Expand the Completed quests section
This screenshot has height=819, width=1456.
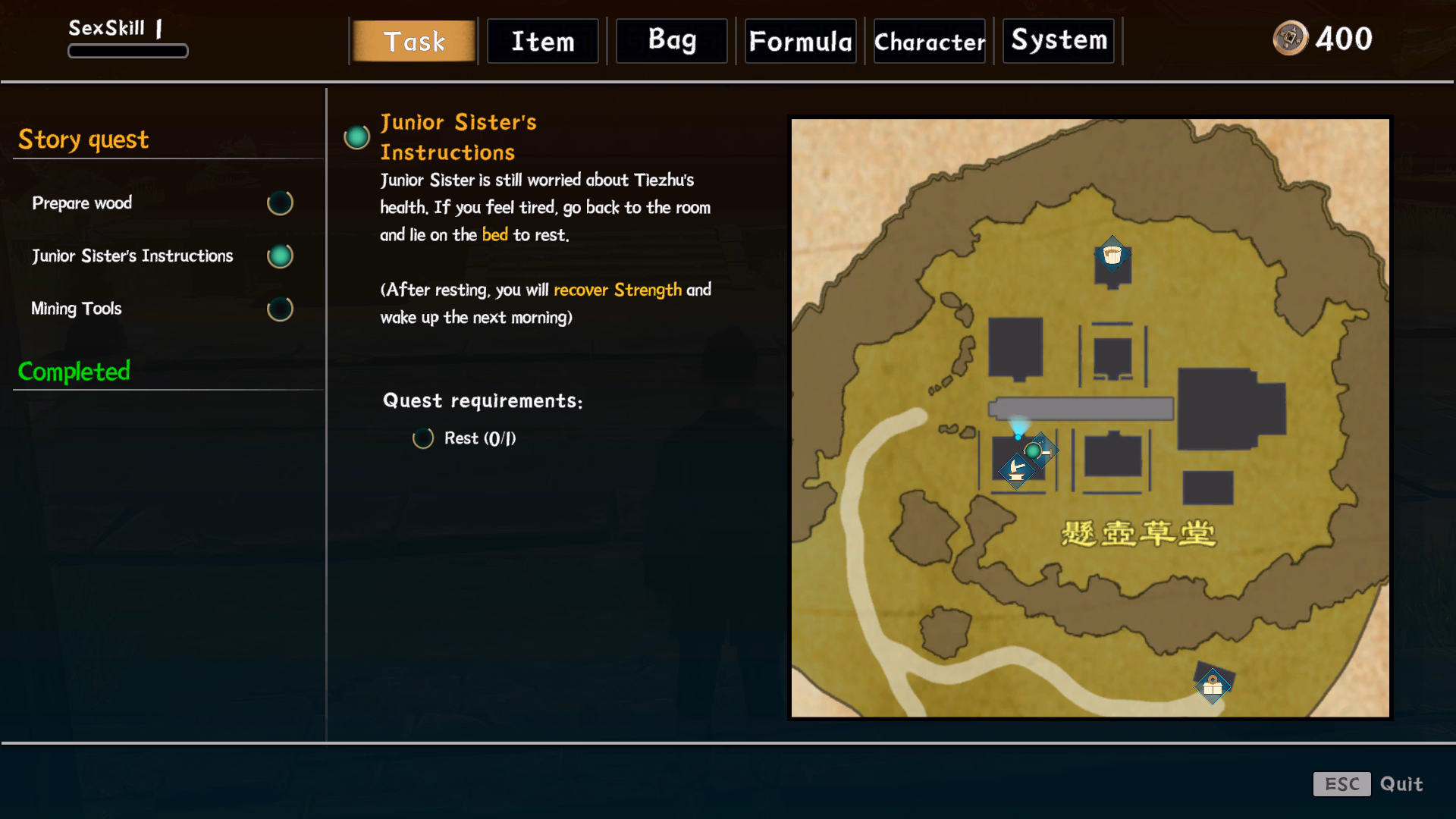point(74,372)
